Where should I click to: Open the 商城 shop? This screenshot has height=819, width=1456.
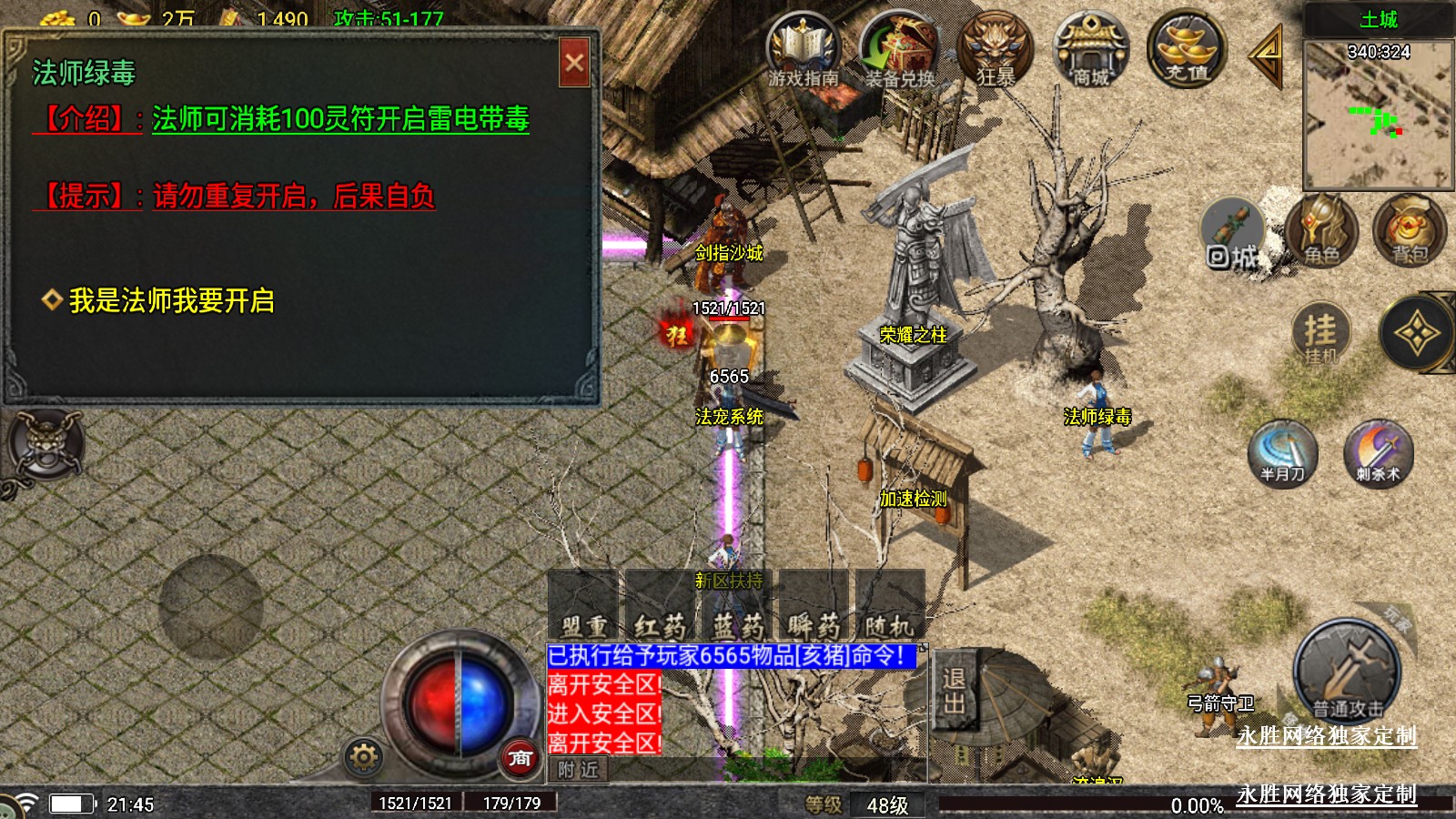(x=1091, y=50)
